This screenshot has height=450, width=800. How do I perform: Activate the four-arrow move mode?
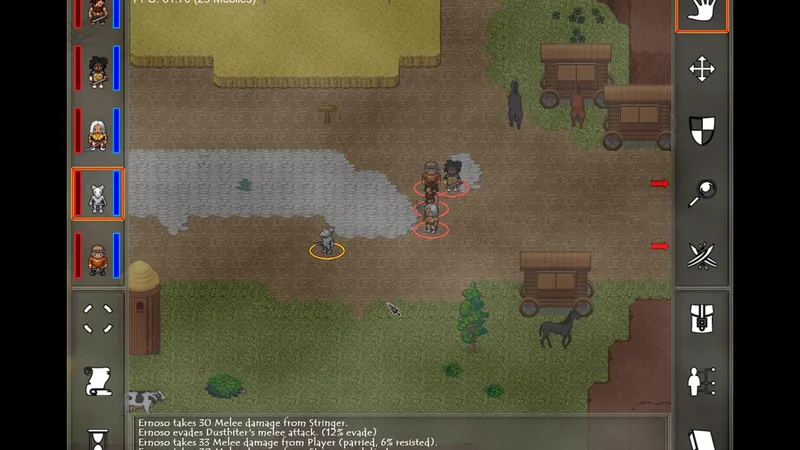click(701, 69)
